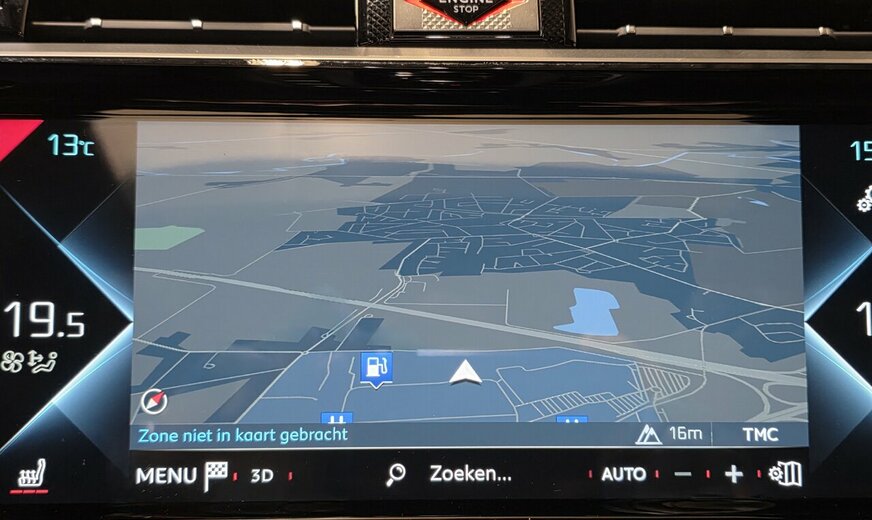Zoom out the map with minus

click(x=683, y=475)
